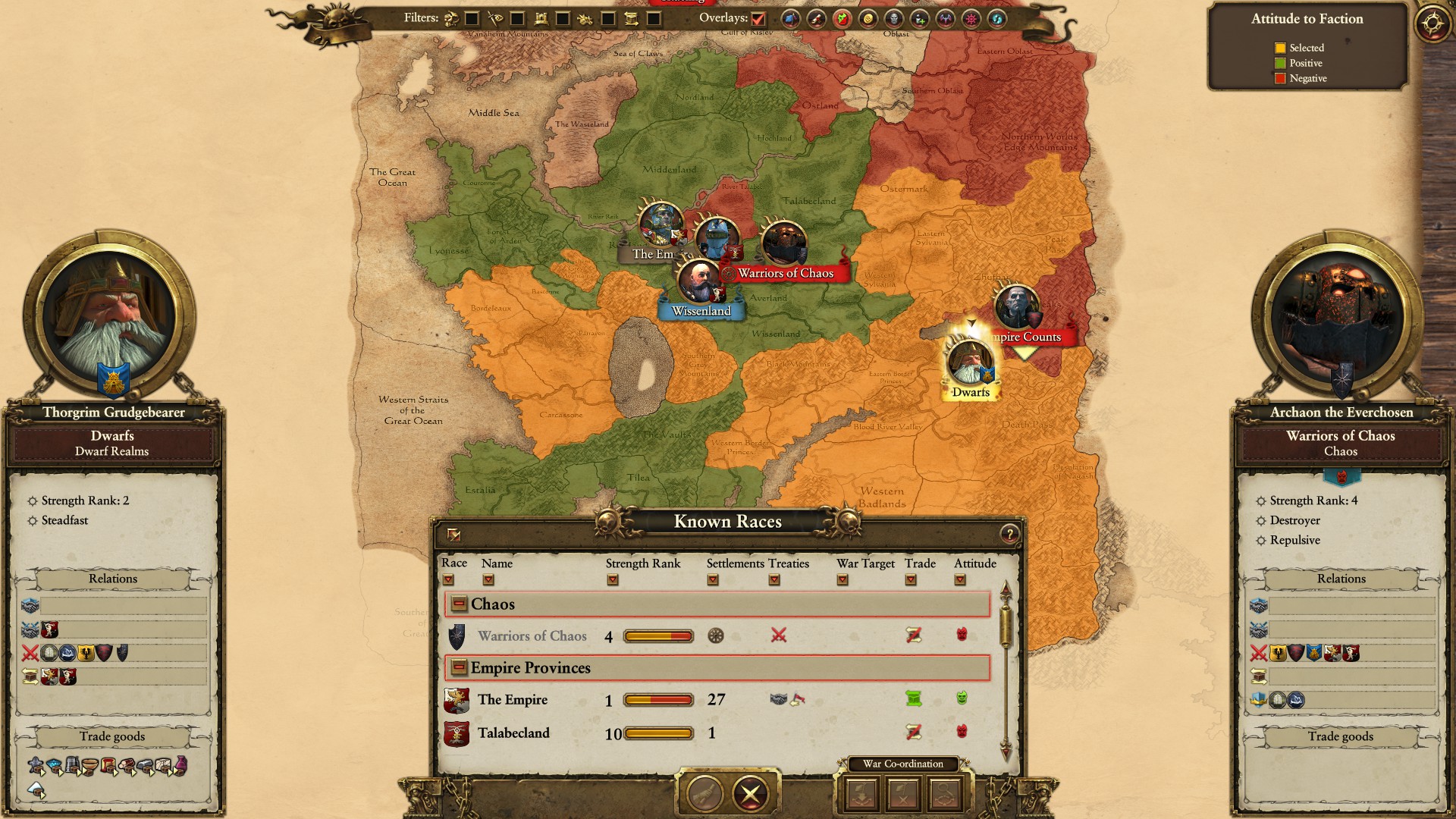Click the compass button beside Attitude legend

tap(1432, 23)
